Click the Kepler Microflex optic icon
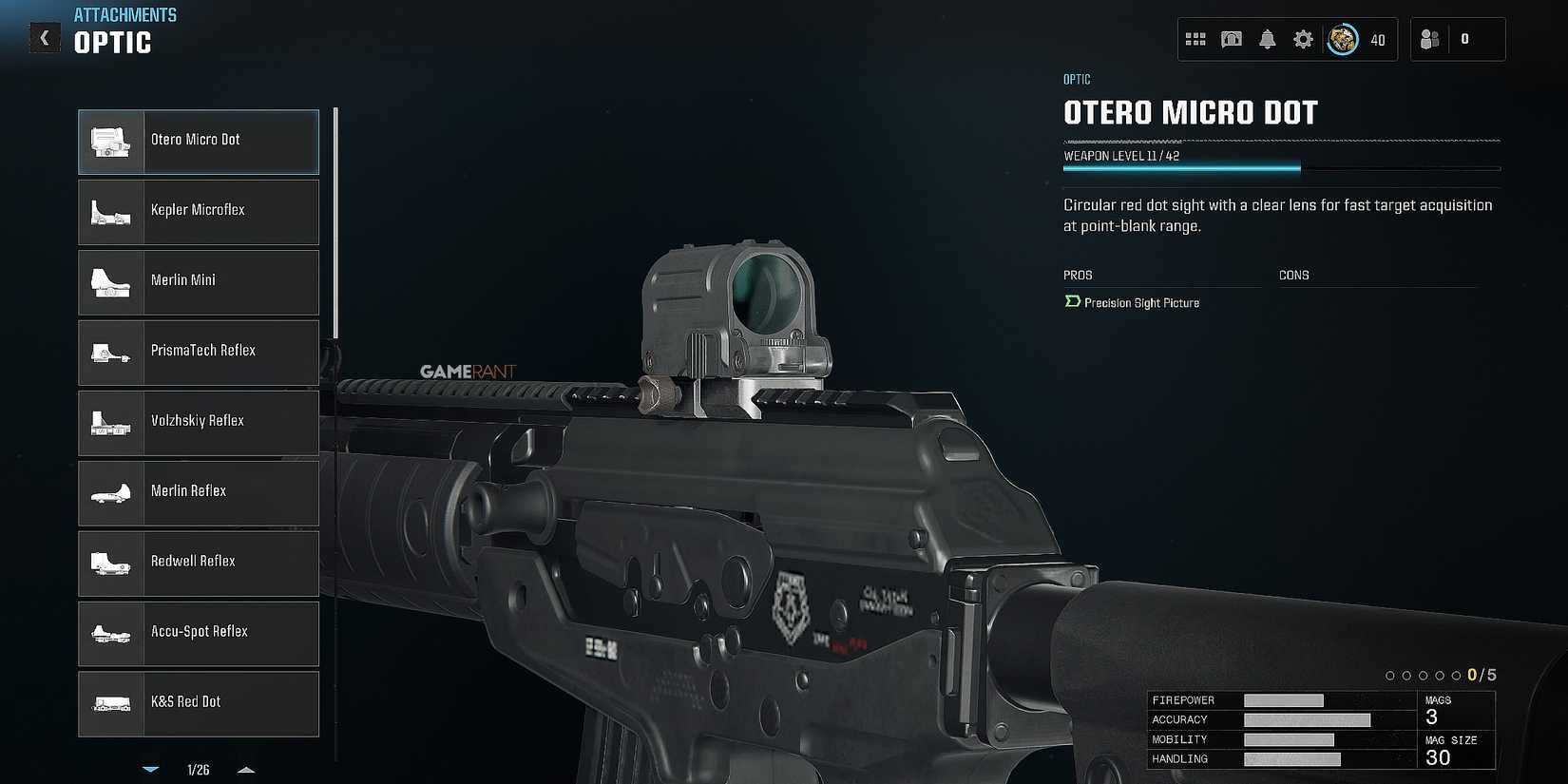Screen dimensions: 1568x784 (x=110, y=212)
